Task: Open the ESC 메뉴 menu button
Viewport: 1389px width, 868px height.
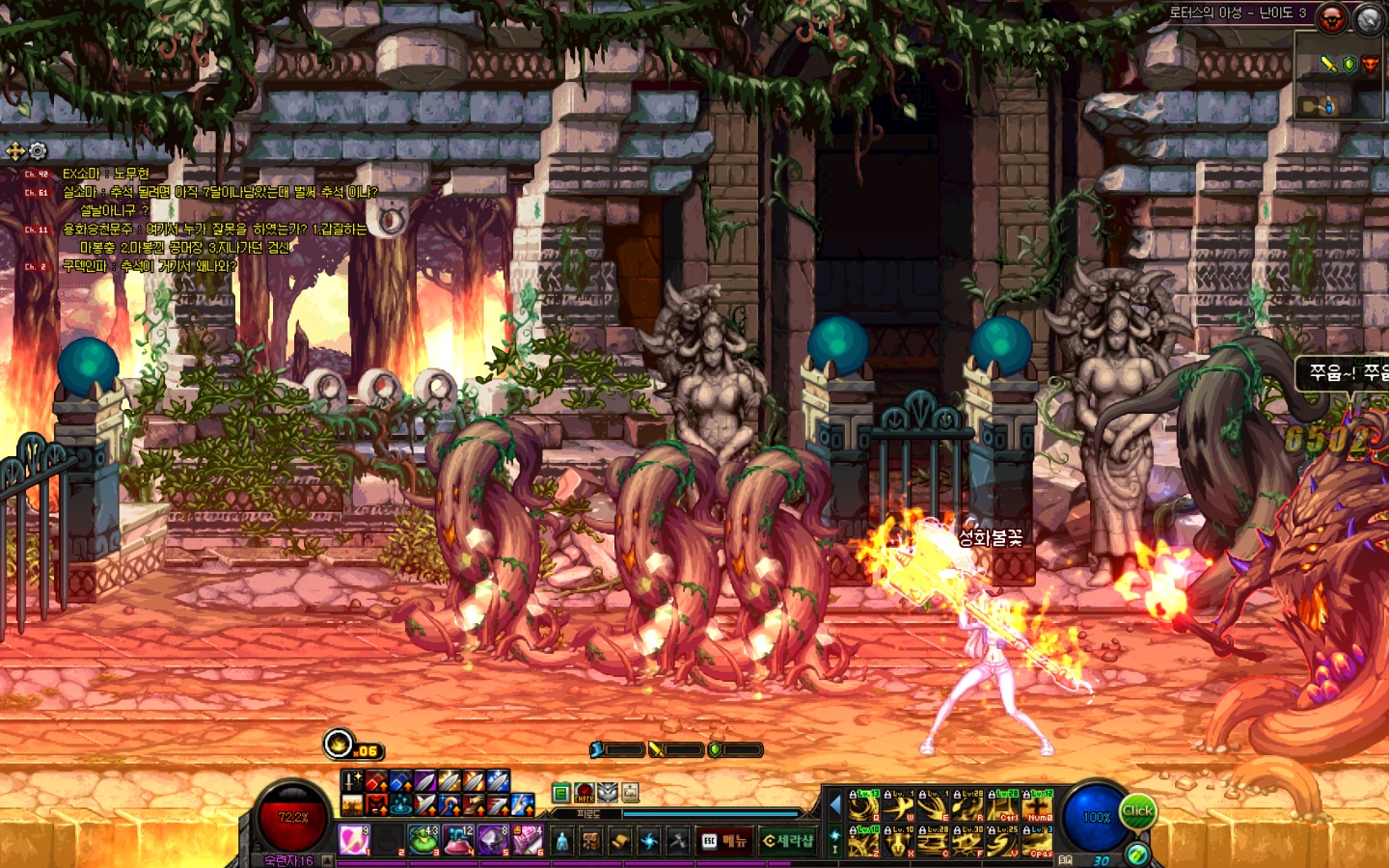Action: pyautogui.click(x=724, y=841)
